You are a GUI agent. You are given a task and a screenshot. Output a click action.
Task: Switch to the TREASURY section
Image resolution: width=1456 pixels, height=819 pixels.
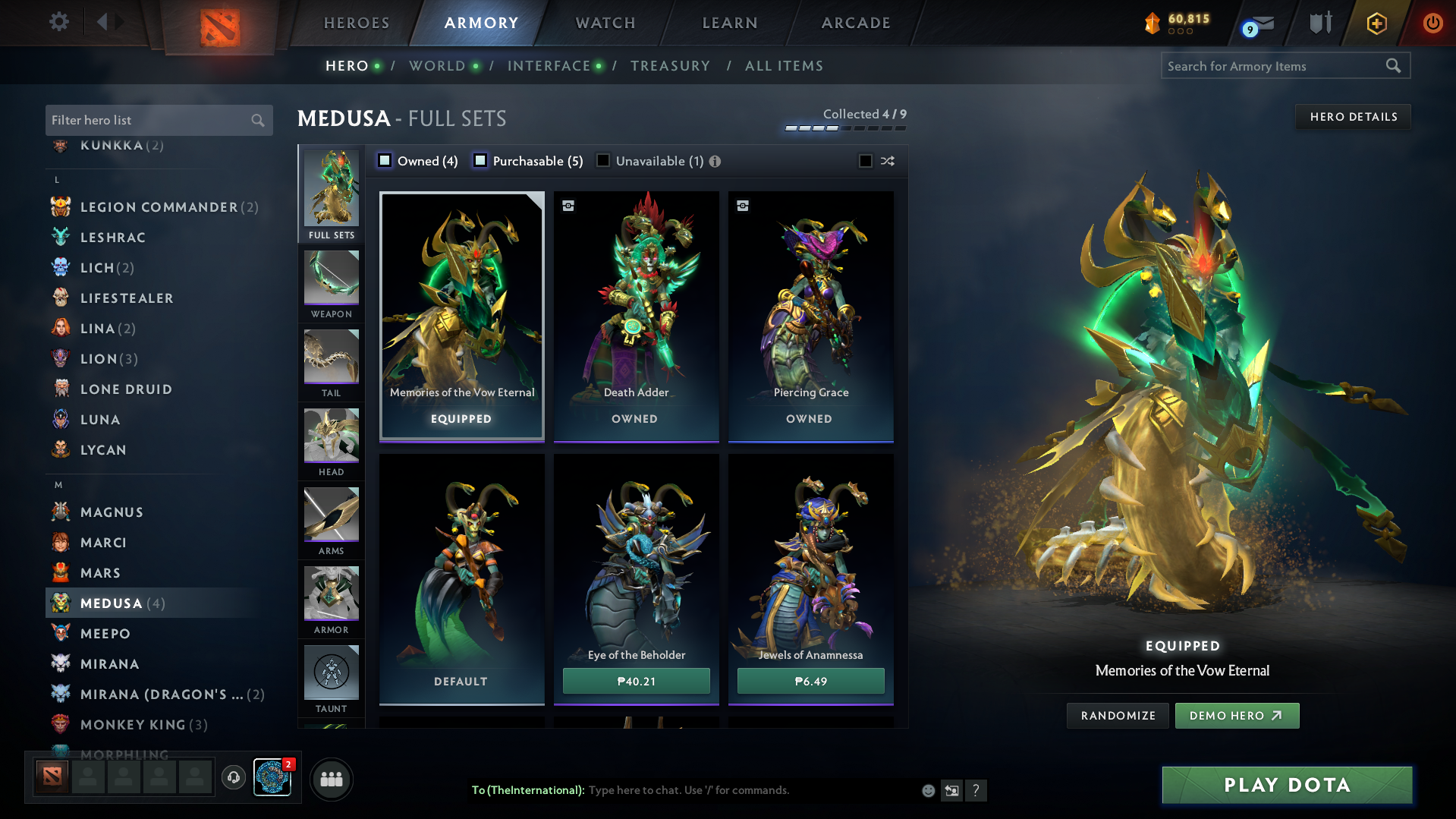coord(670,66)
